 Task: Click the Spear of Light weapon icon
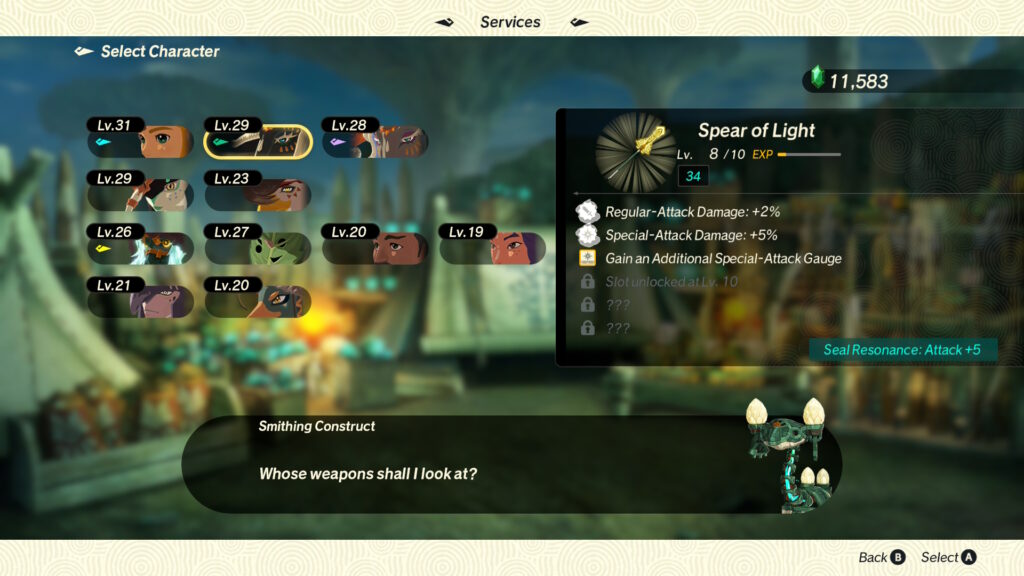636,152
